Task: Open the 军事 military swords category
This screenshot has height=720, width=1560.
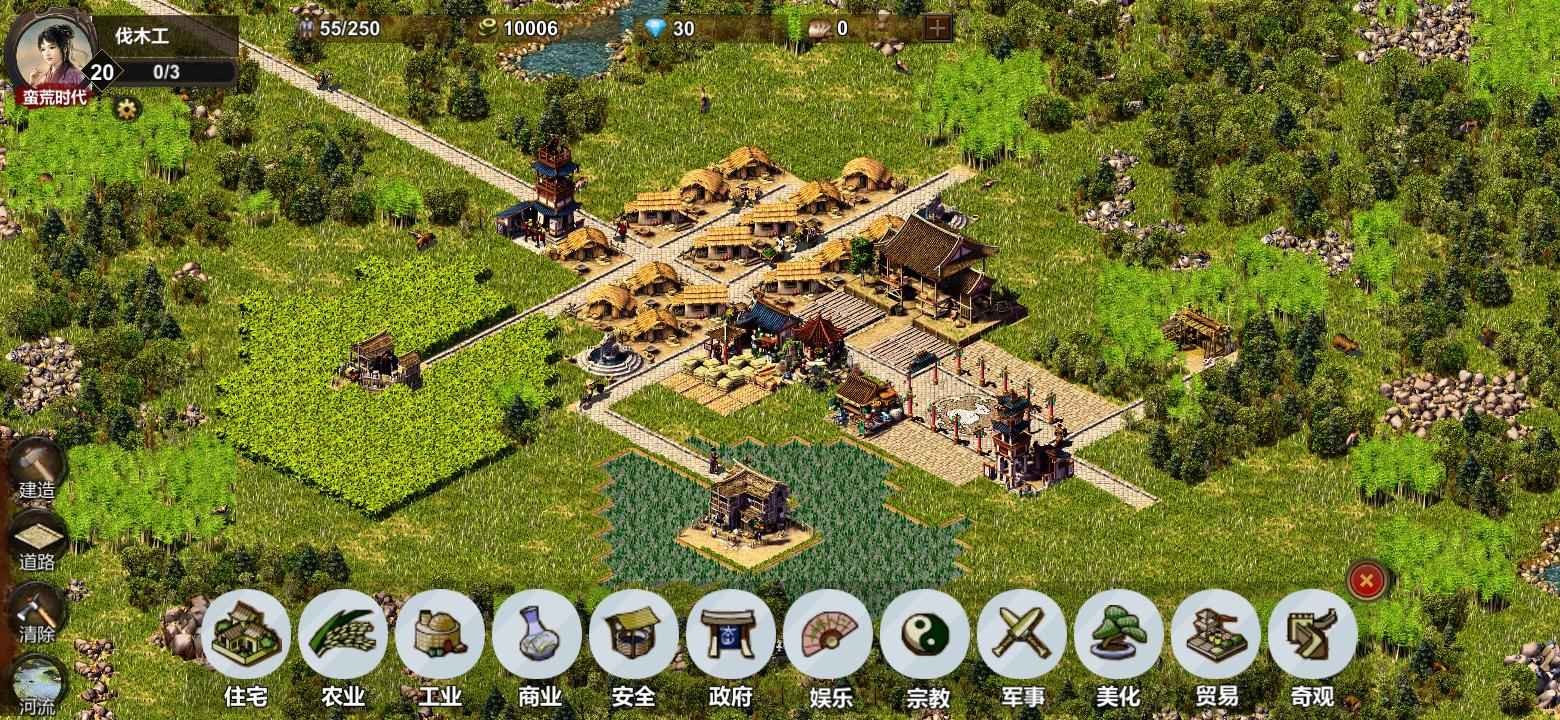Action: coord(1022,635)
